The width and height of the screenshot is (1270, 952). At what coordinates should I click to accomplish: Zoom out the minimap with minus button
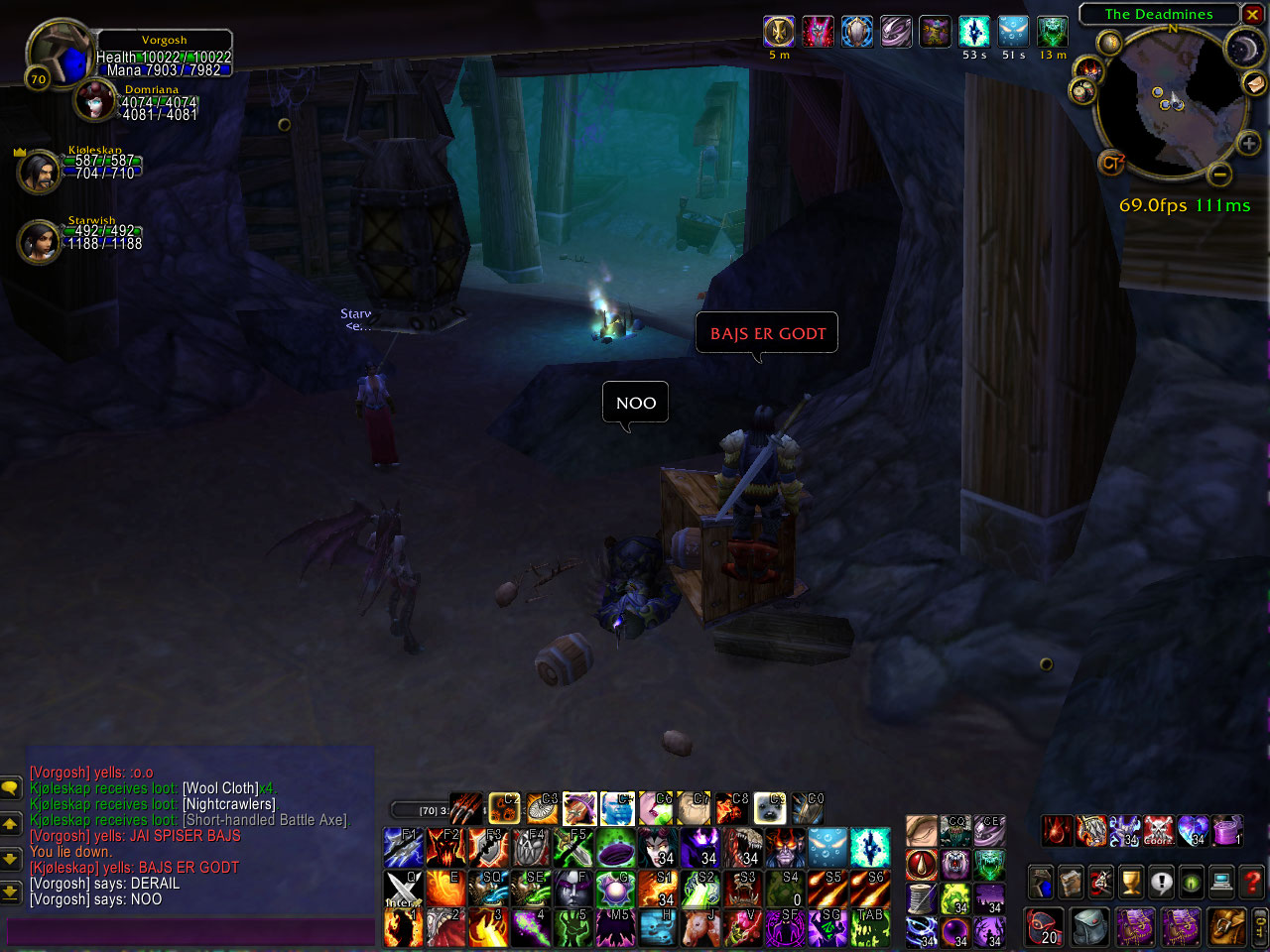point(1220,175)
